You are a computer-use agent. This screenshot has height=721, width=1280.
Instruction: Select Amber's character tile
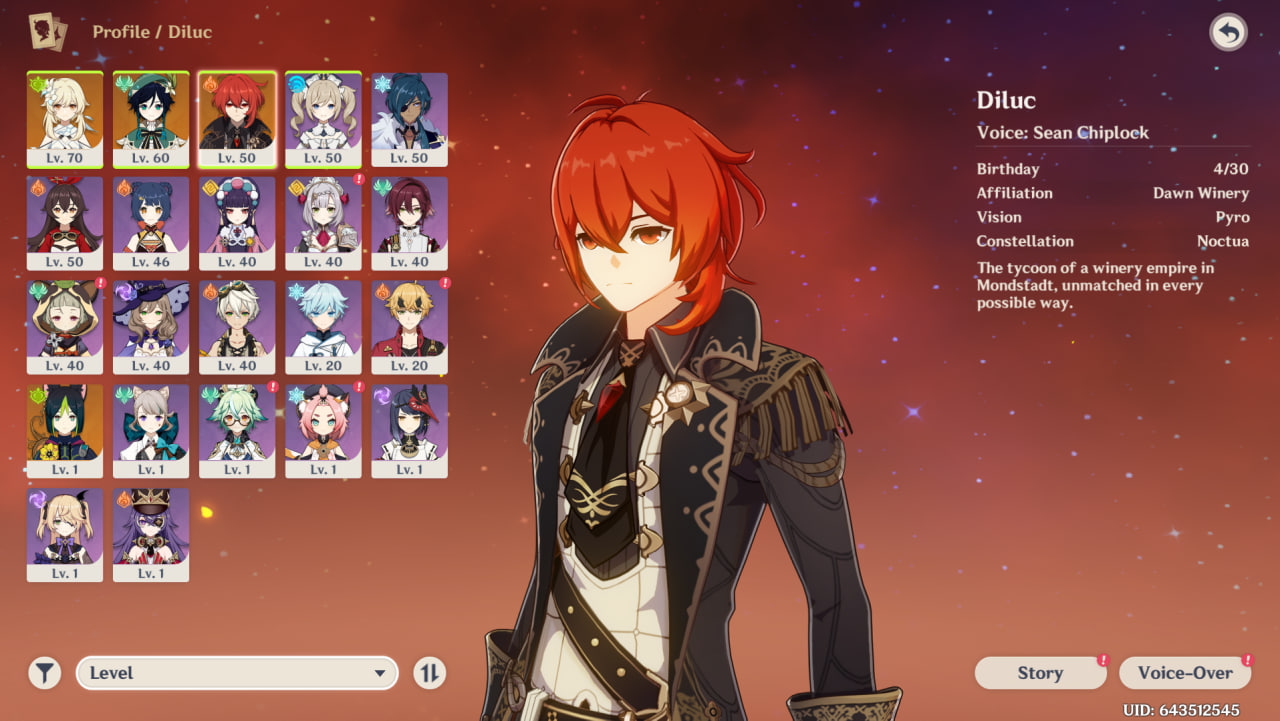tap(65, 222)
